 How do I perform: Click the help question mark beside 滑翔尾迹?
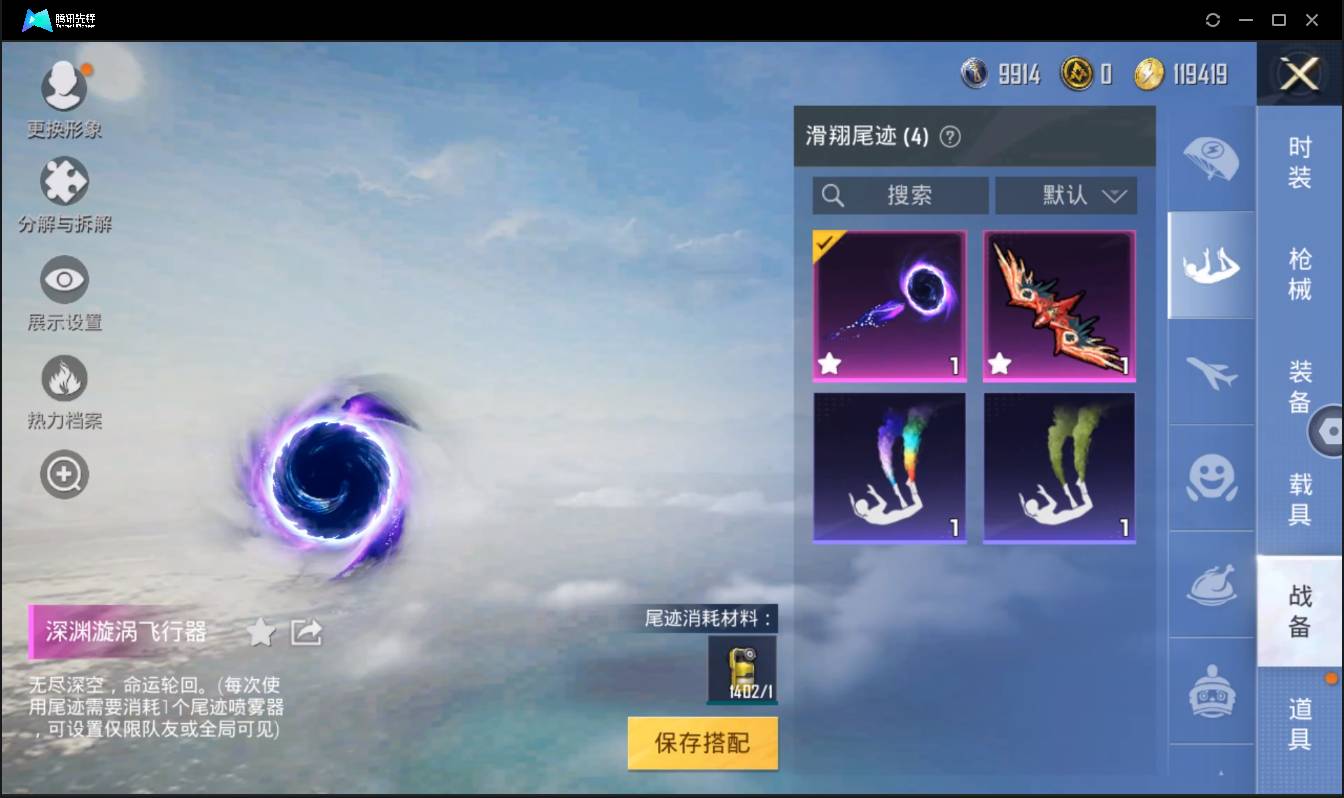(x=950, y=136)
